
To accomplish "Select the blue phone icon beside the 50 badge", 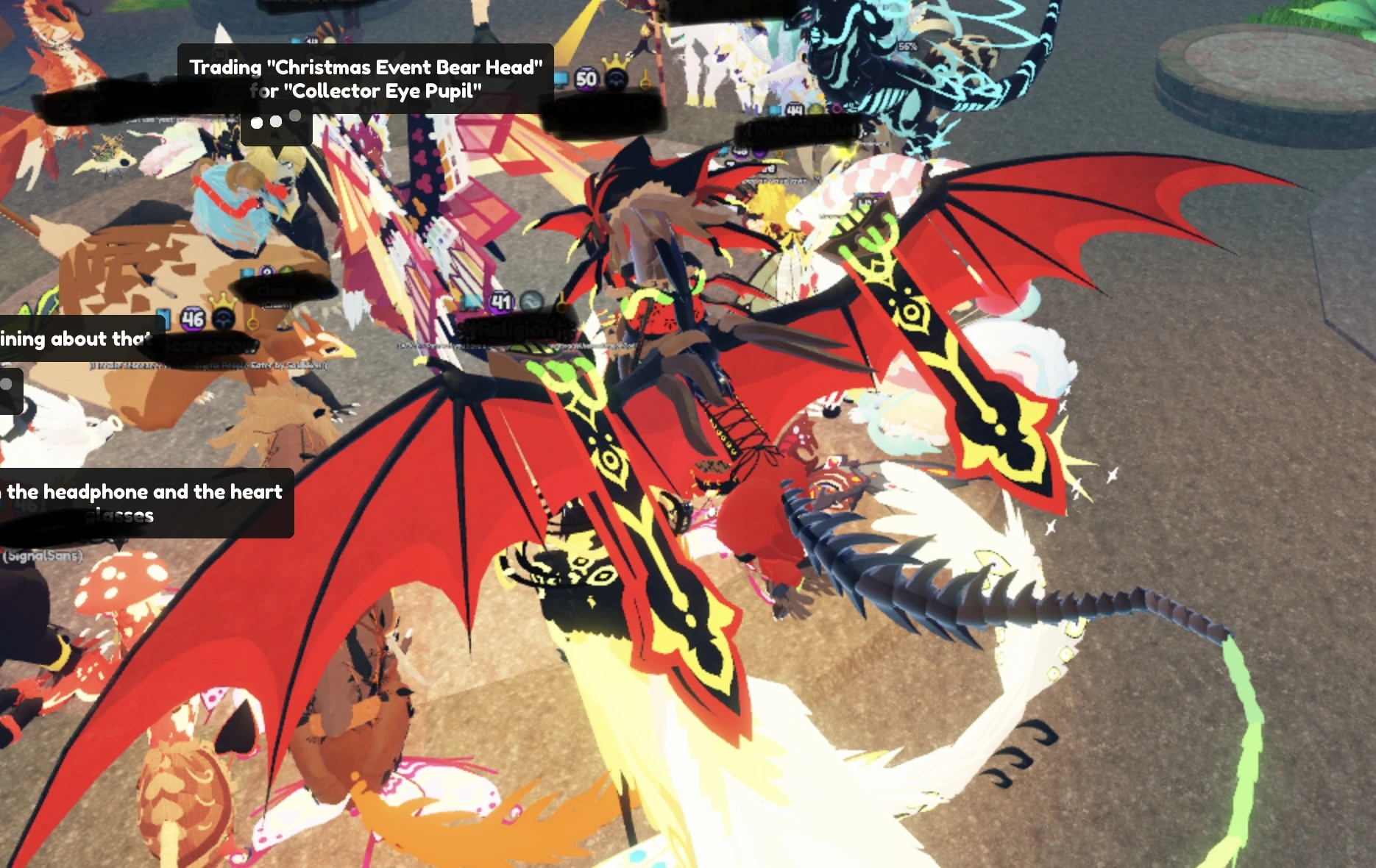I will click(561, 79).
